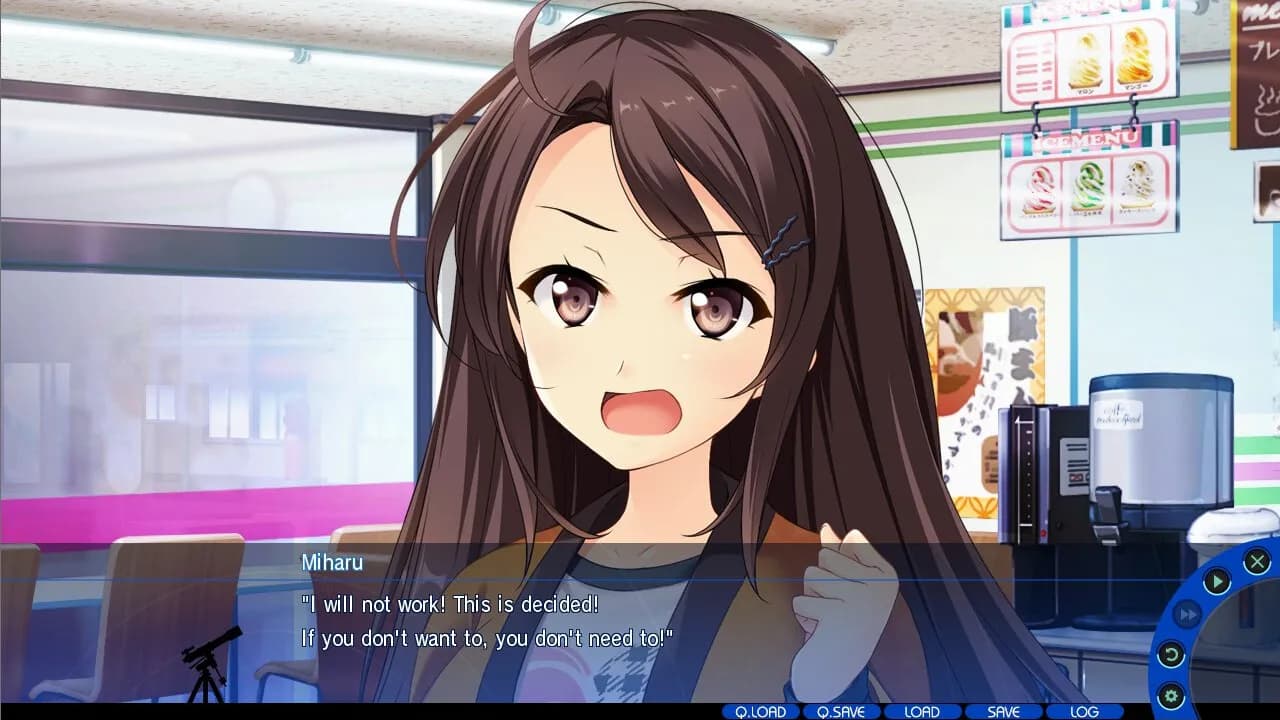This screenshot has width=1280, height=720.
Task: View message history via LOG
Action: pyautogui.click(x=1084, y=712)
